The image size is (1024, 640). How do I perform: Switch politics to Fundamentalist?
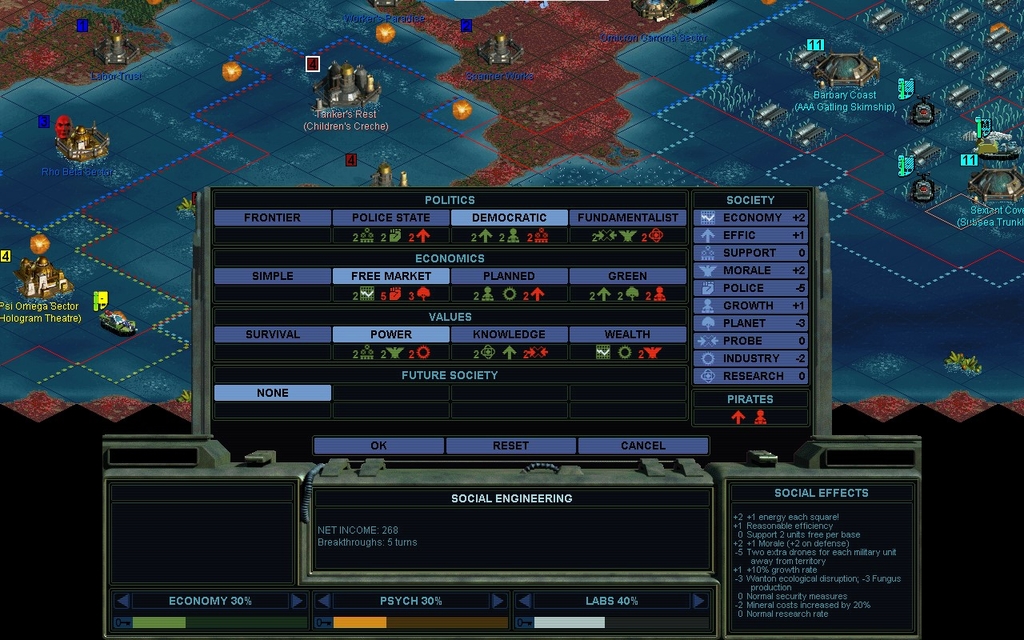(628, 218)
